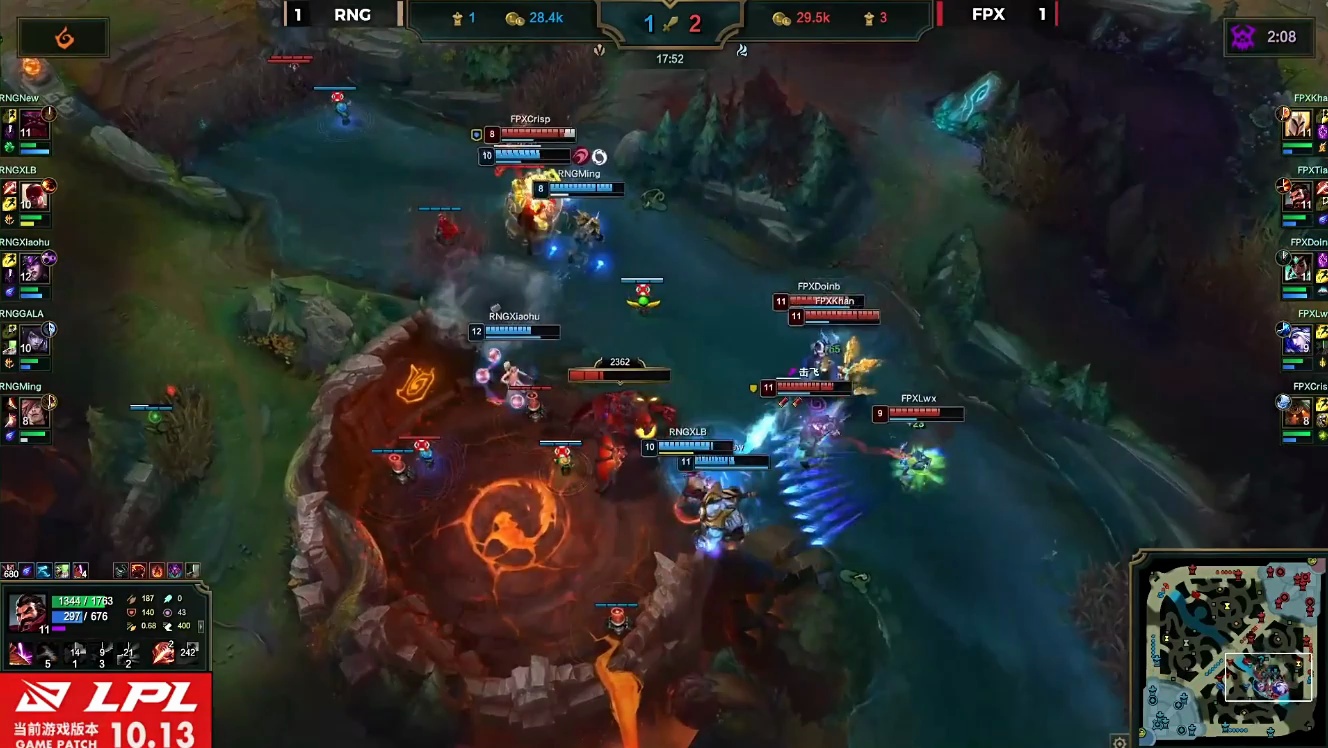The height and width of the screenshot is (748, 1328).
Task: Click the passive ability icon with purple blade
Action: [20, 654]
